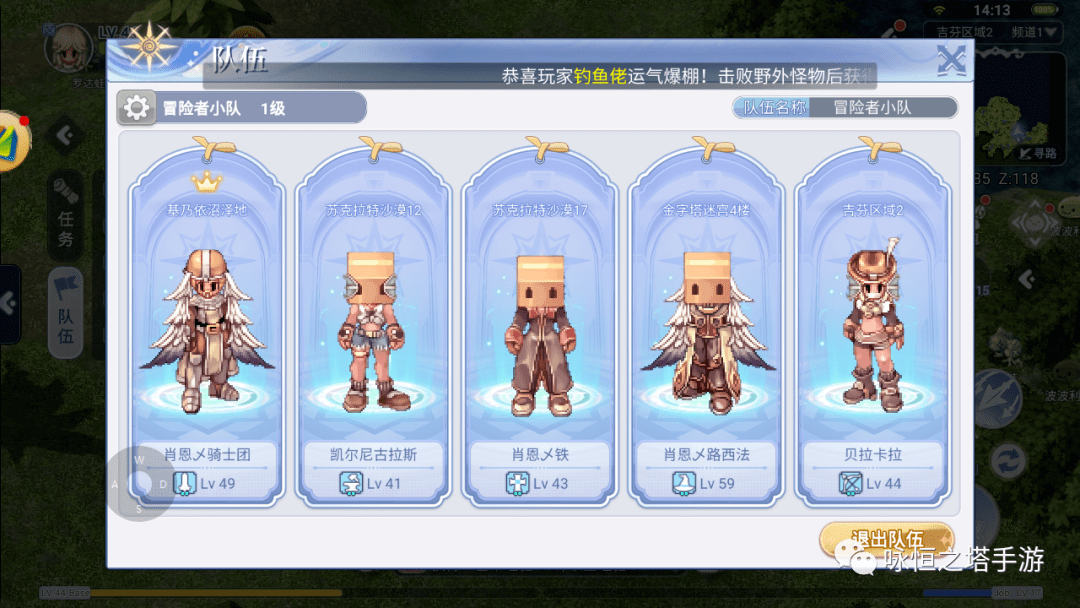
Task: Close the 队伍 team panel
Action: tap(951, 62)
